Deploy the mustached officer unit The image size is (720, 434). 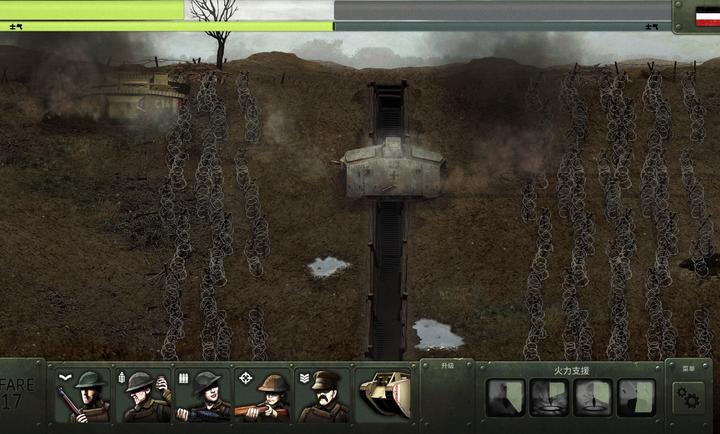324,395
